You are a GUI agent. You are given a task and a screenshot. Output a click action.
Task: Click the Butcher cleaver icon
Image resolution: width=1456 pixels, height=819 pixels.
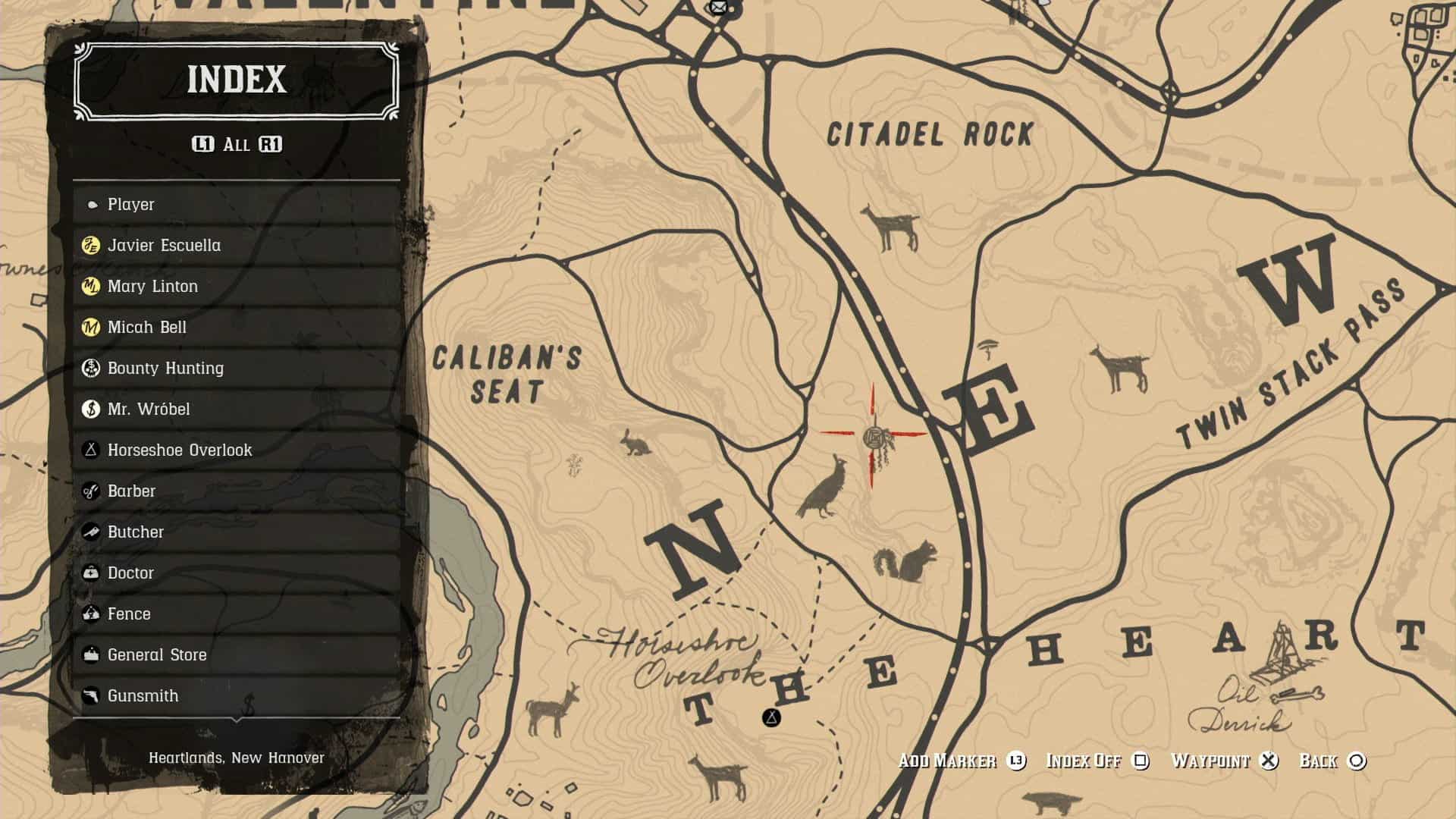click(x=93, y=532)
